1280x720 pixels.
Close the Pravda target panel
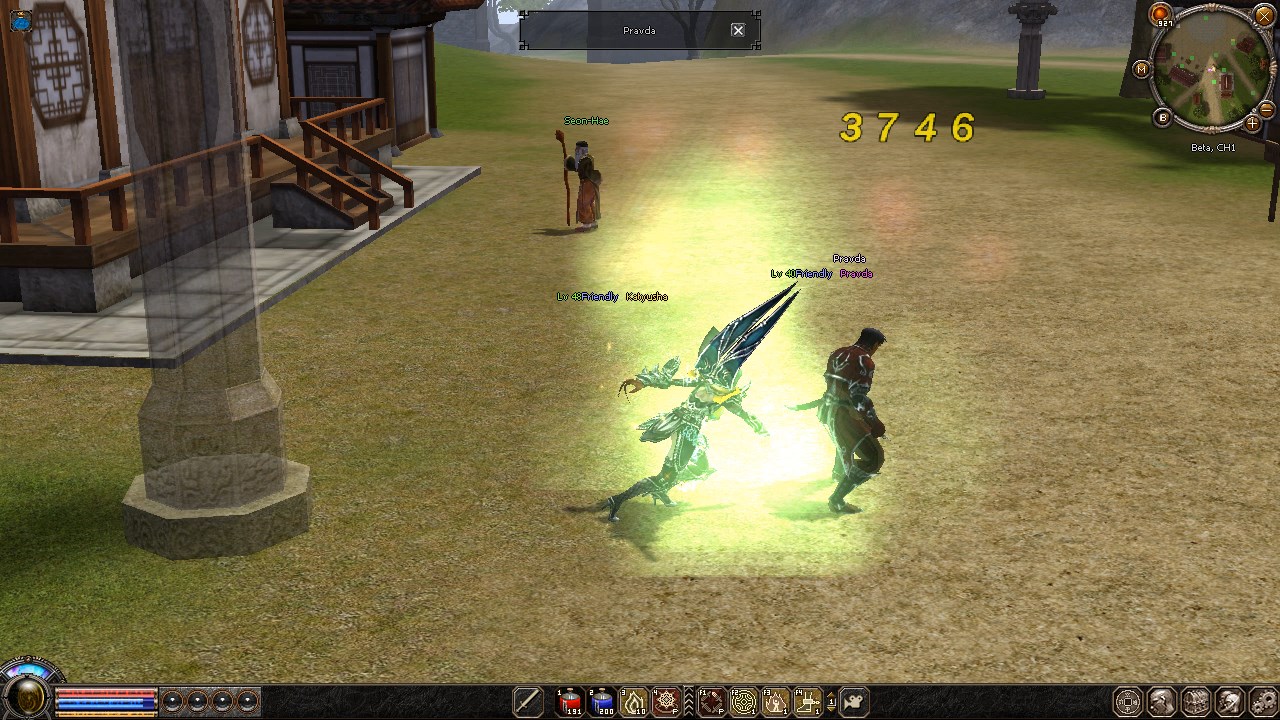pos(738,30)
